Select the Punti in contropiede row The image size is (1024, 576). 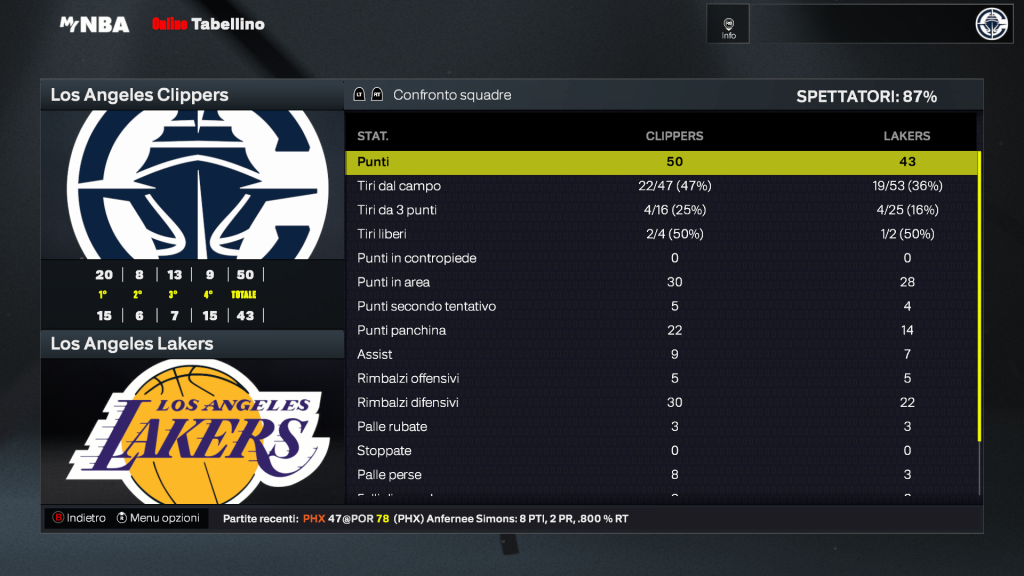660,258
